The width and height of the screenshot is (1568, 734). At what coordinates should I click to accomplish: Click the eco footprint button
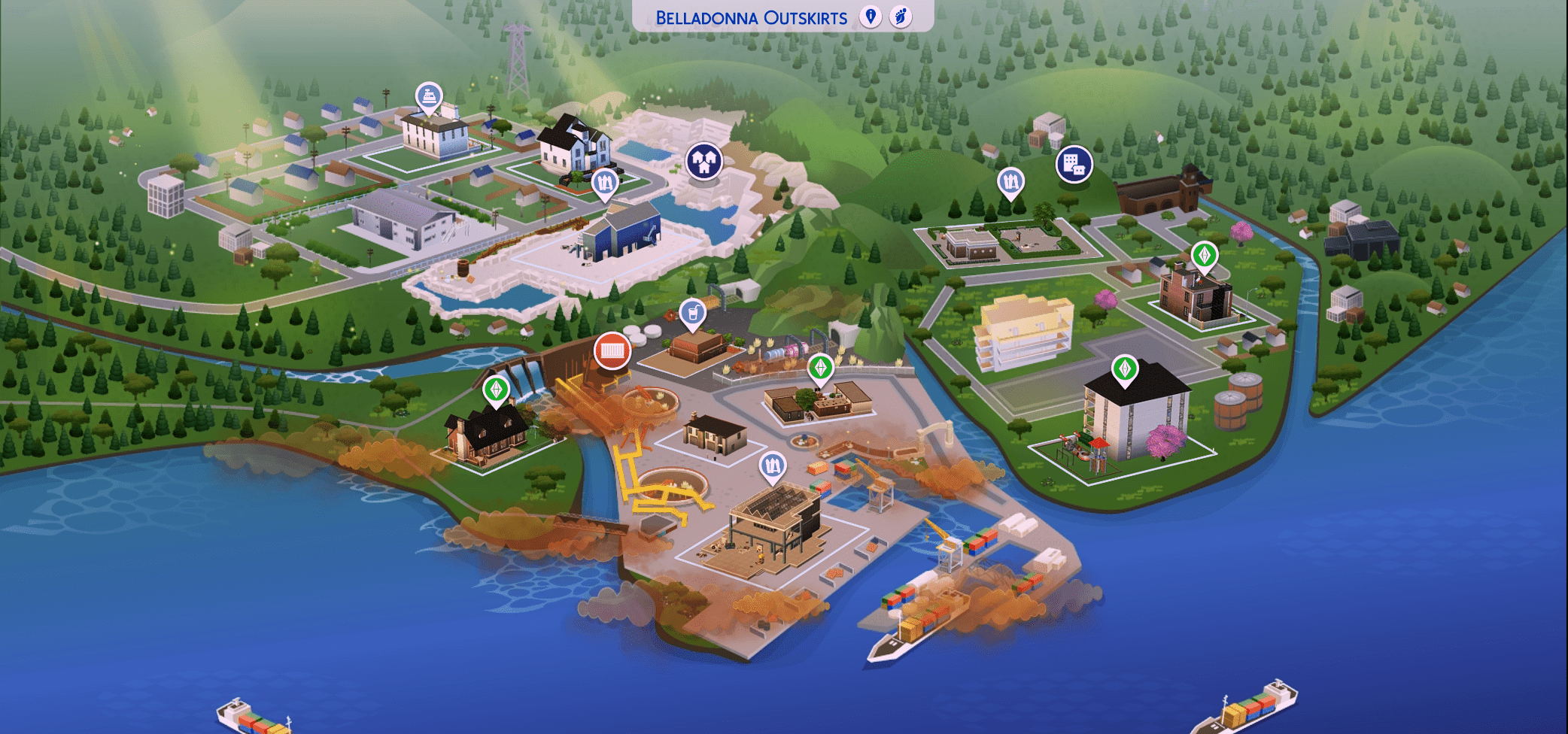[901, 17]
